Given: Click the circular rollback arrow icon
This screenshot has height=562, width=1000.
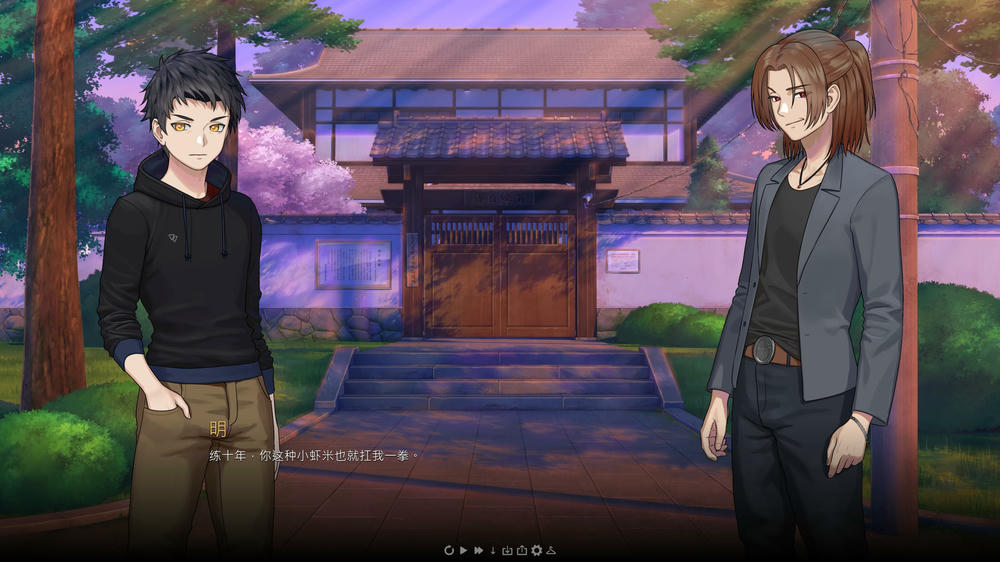Looking at the screenshot, I should point(449,550).
